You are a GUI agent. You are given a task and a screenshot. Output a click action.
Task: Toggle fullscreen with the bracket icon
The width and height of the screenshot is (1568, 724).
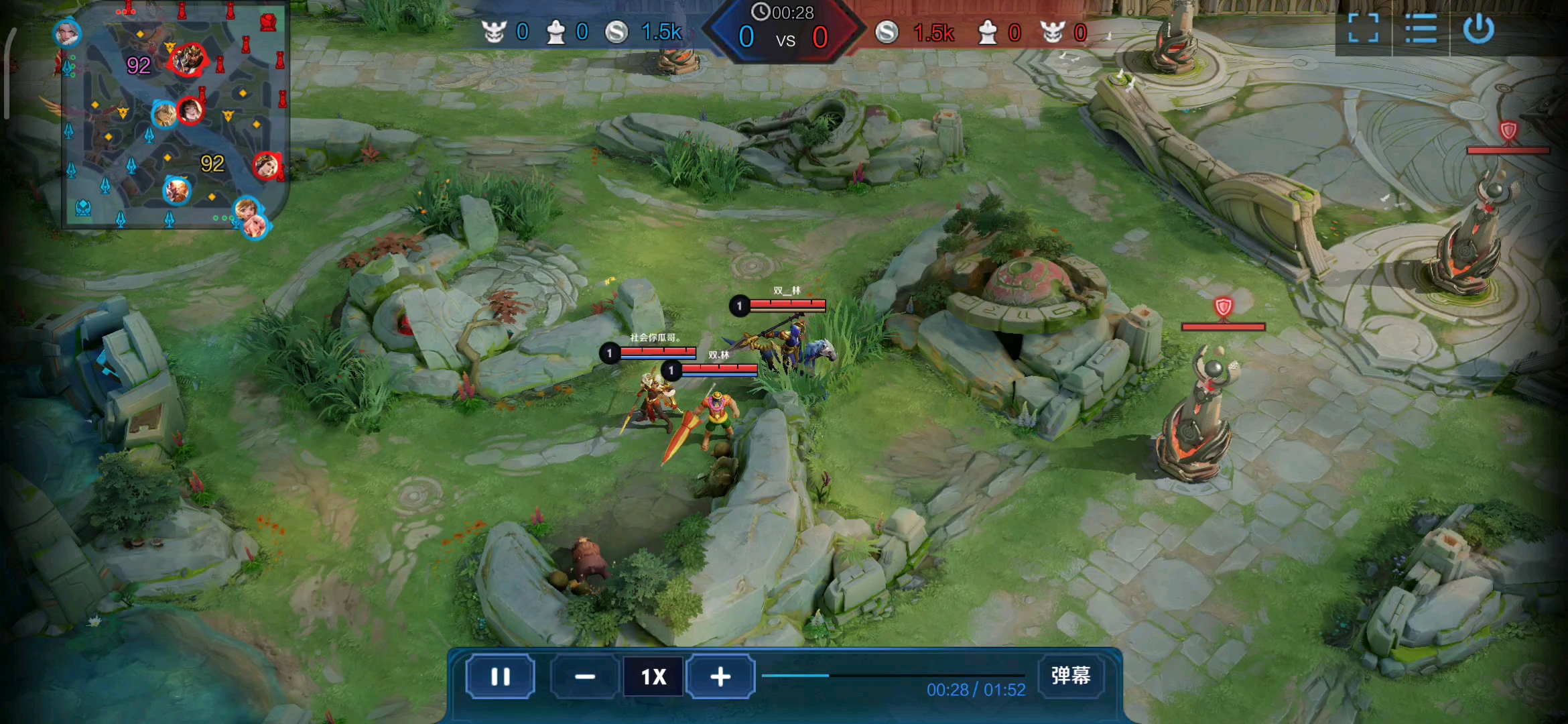click(1363, 29)
